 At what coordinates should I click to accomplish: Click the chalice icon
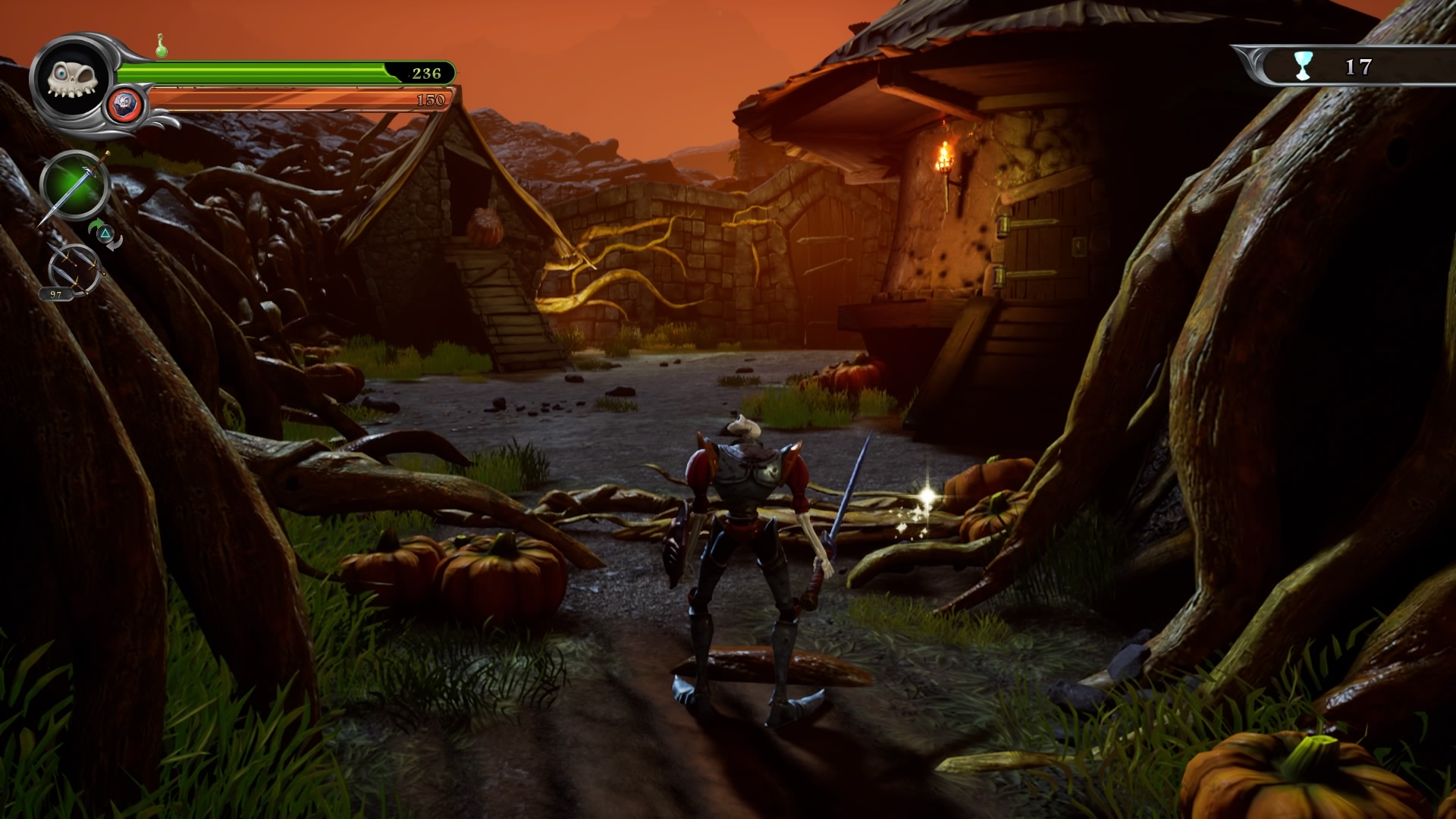pos(1303,67)
